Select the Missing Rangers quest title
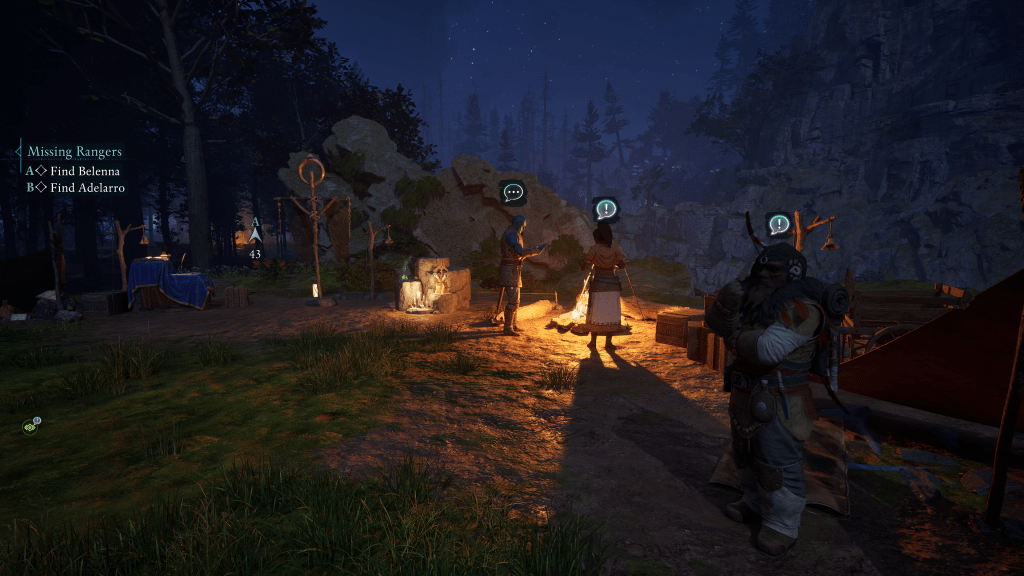 coord(74,152)
